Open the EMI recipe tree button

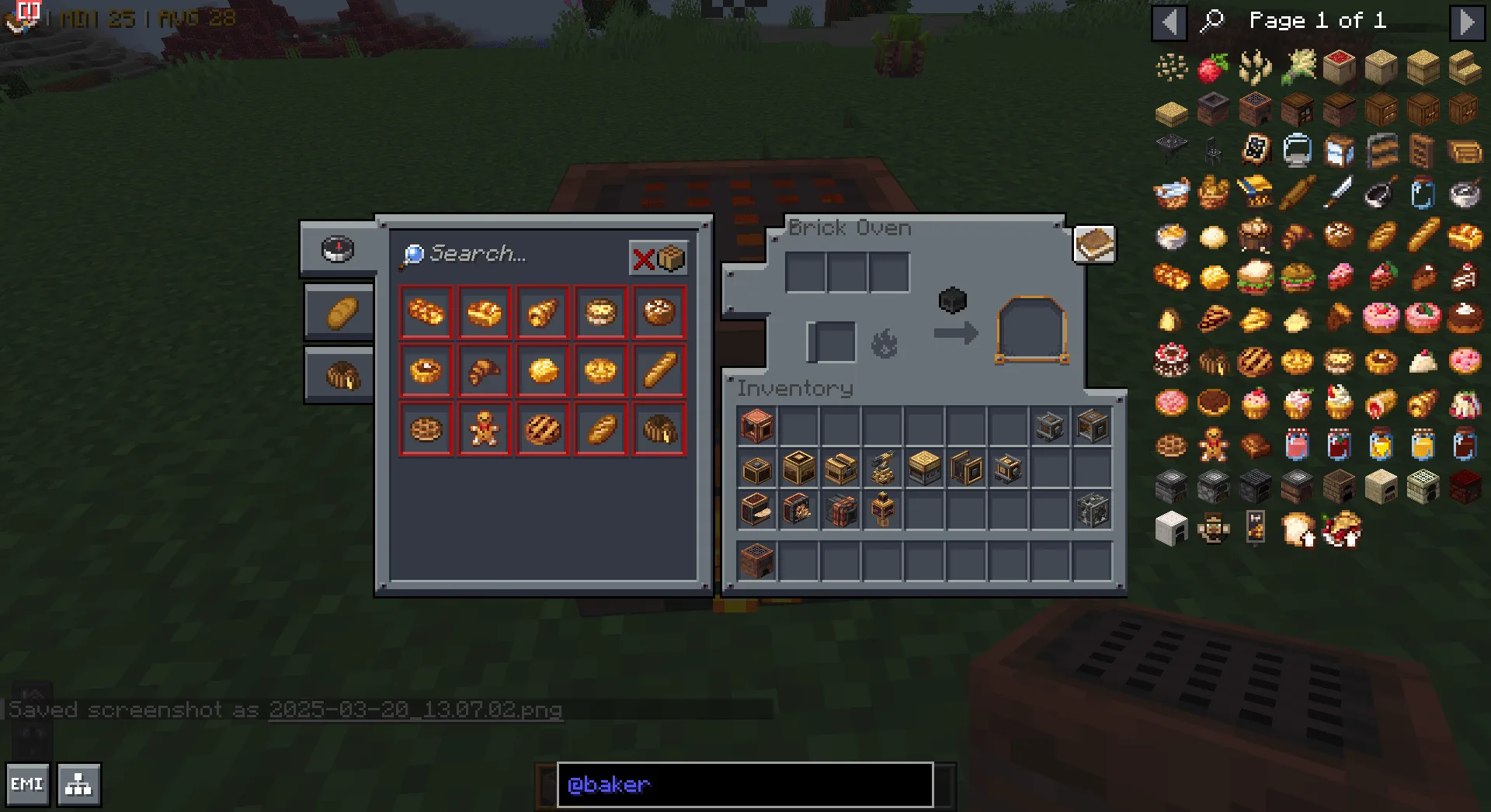[x=78, y=785]
